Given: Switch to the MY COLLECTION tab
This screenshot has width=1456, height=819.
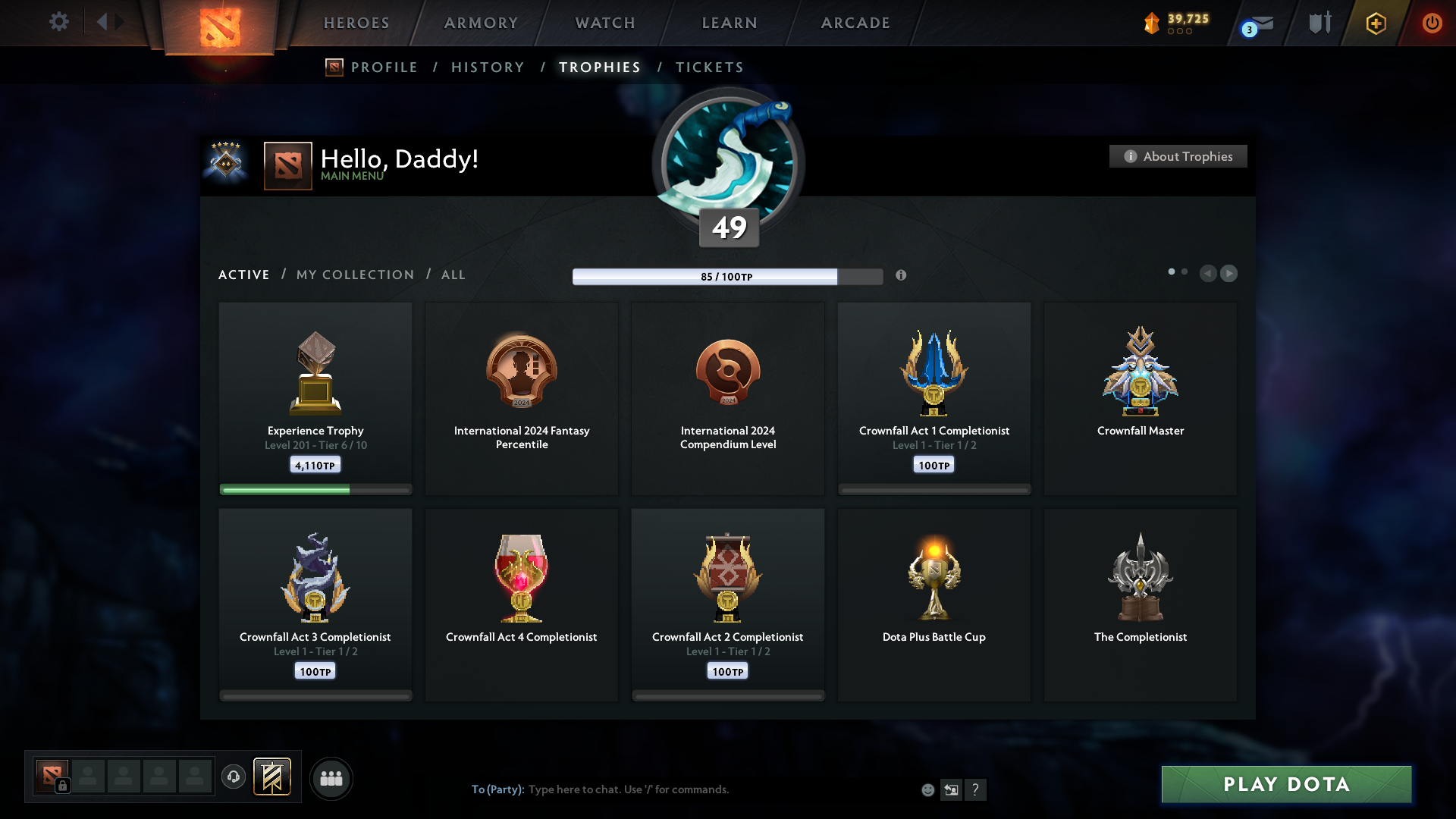Looking at the screenshot, I should (354, 275).
